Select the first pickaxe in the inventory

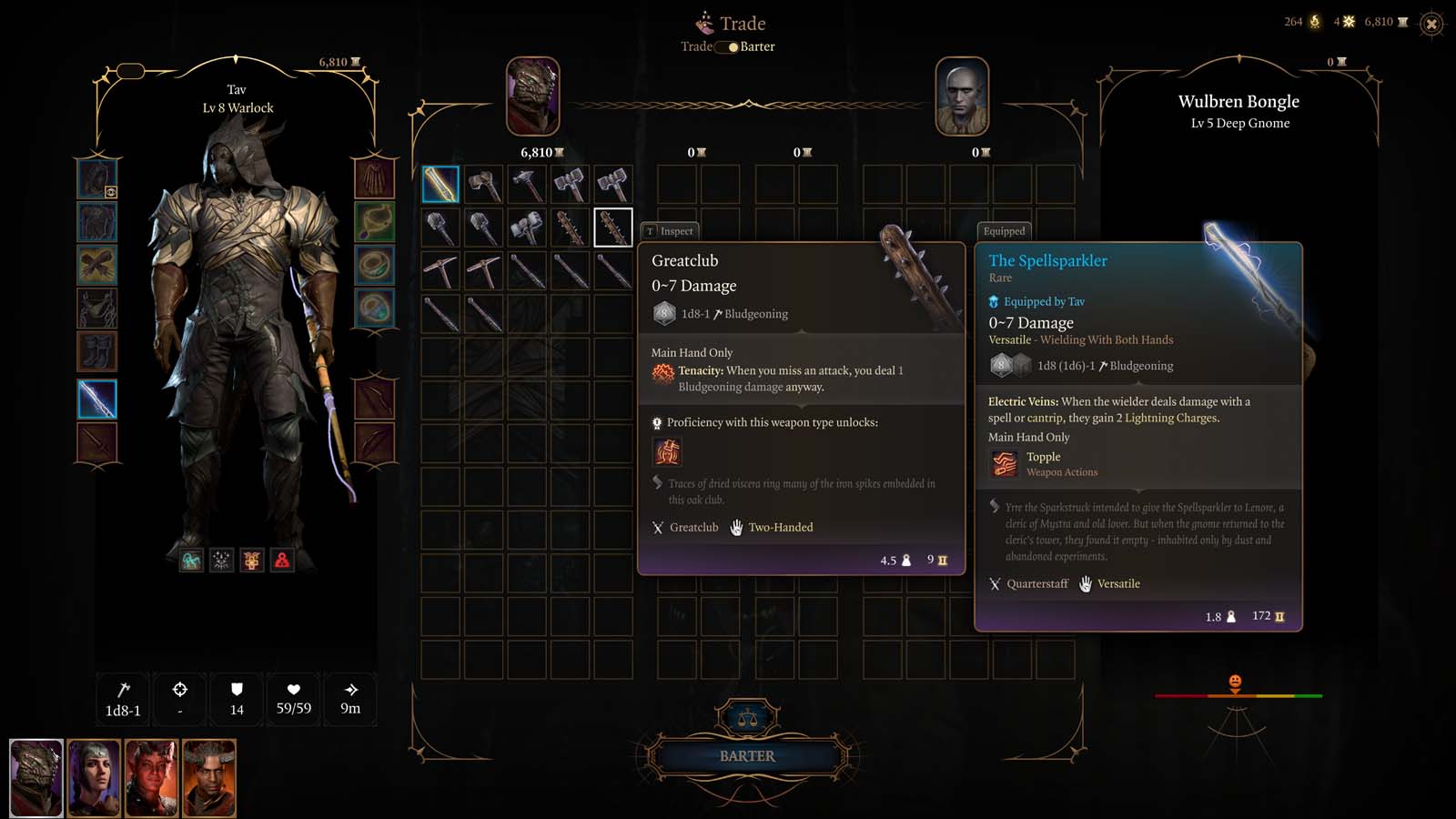(x=440, y=271)
